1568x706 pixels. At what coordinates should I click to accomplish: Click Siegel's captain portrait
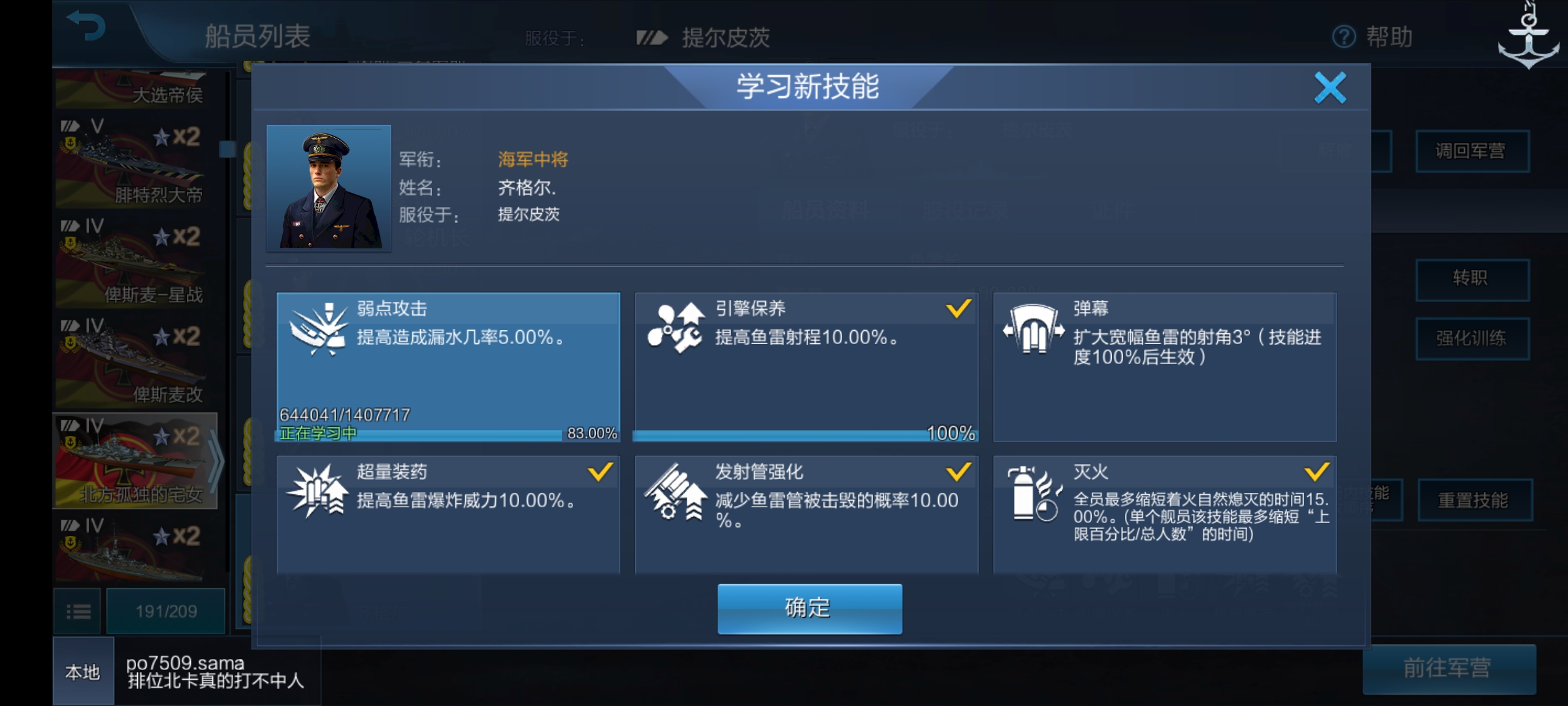329,188
